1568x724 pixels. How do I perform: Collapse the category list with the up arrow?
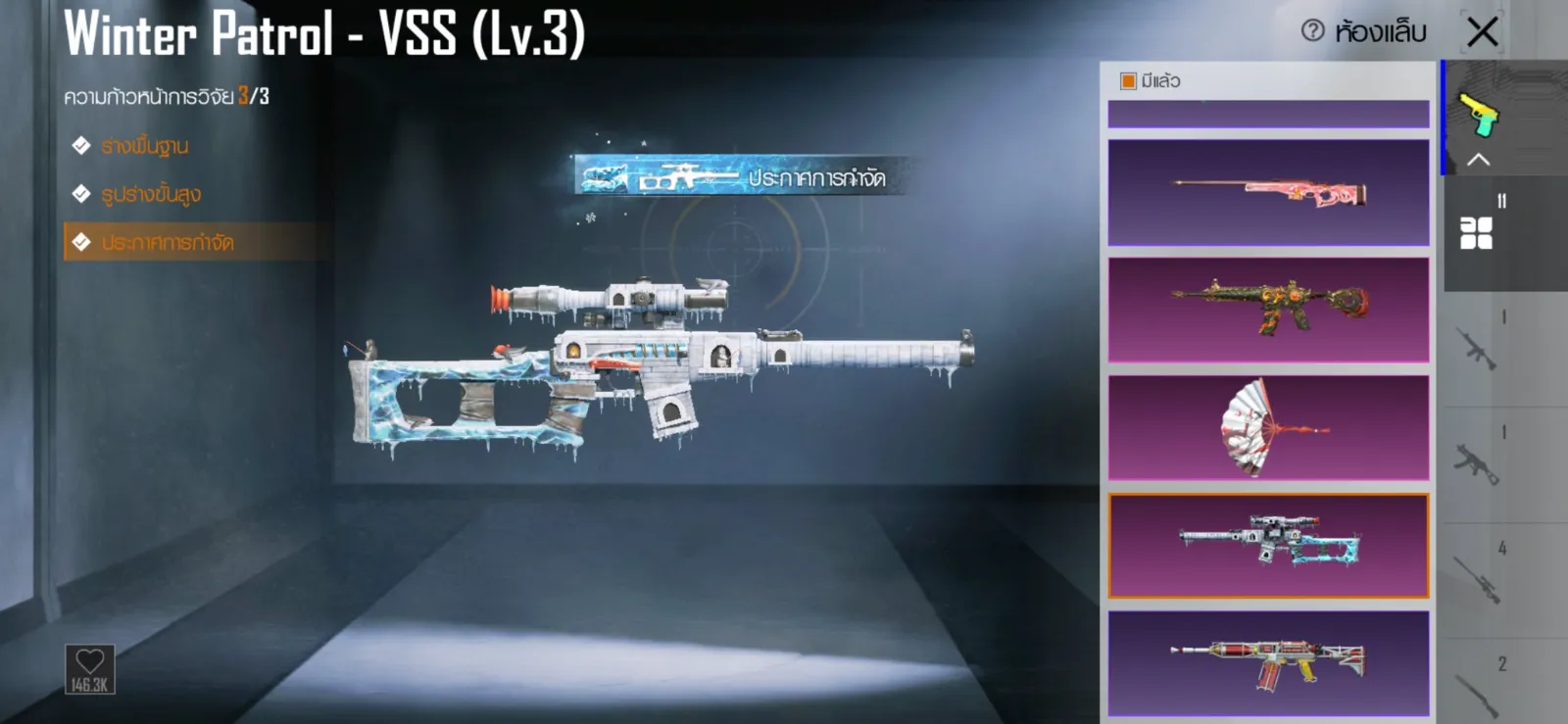[x=1479, y=160]
